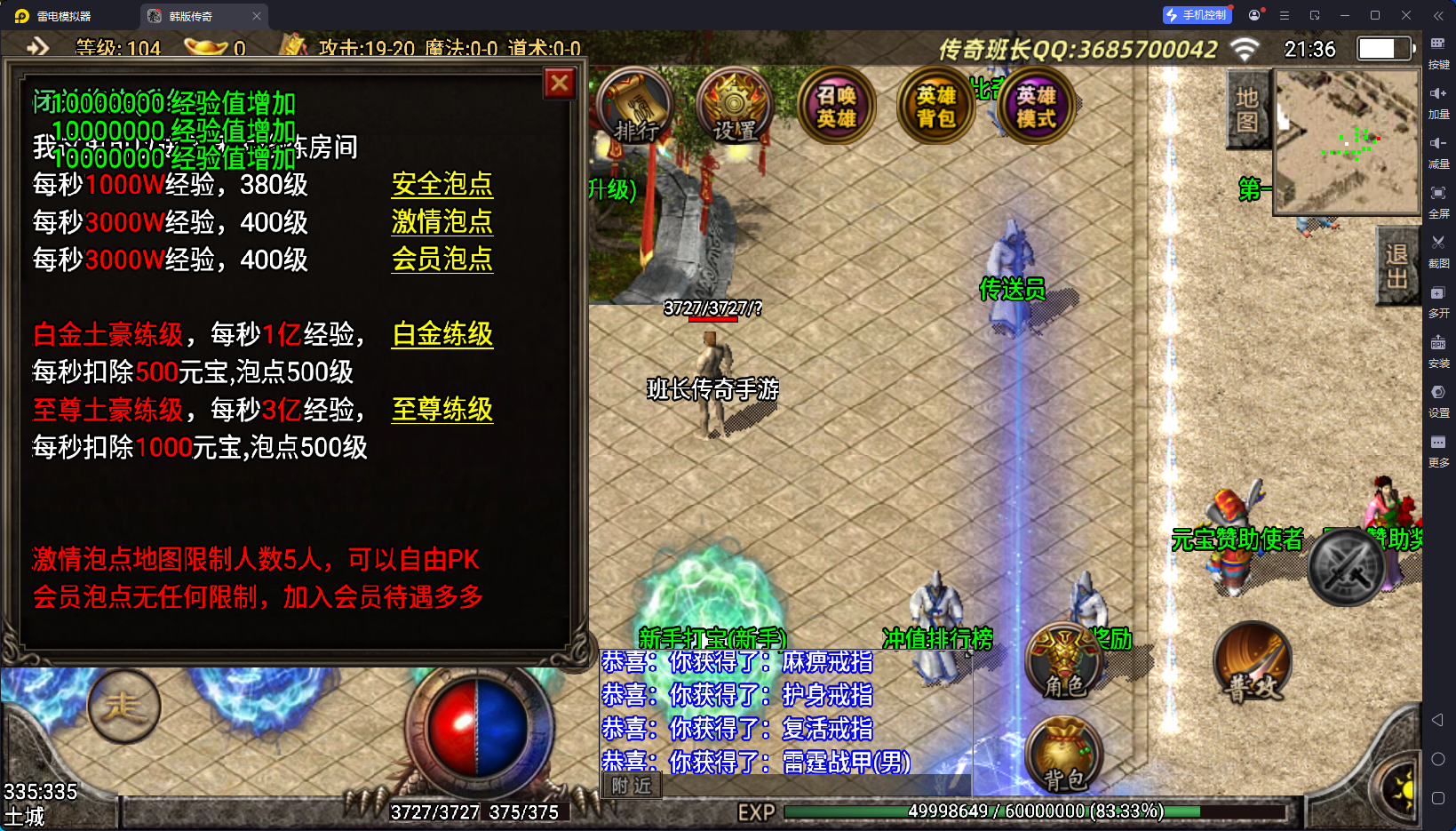Click the emulator's 截图 screenshot button

point(1438,250)
